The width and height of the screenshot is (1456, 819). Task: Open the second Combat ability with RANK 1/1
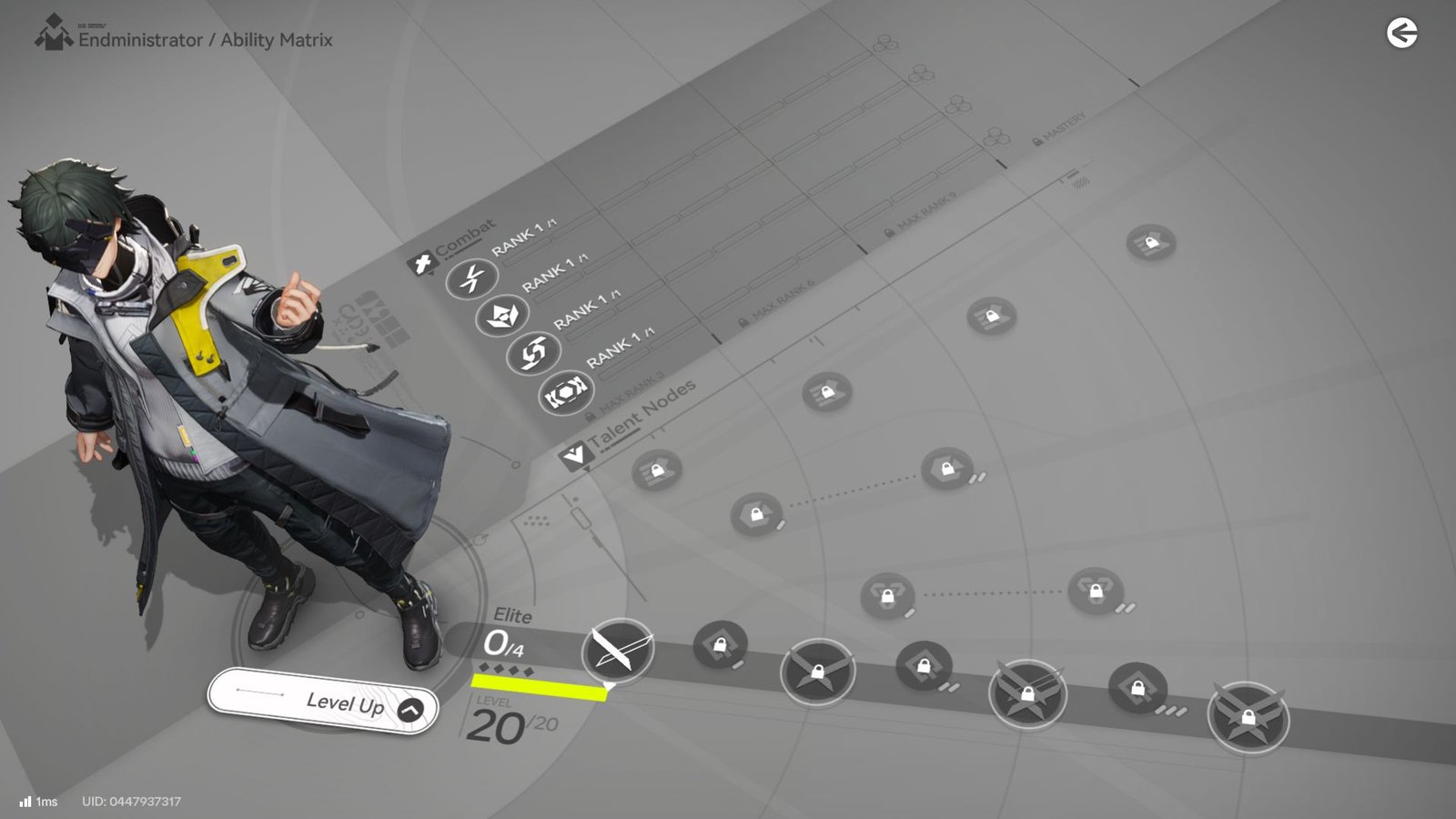[501, 315]
